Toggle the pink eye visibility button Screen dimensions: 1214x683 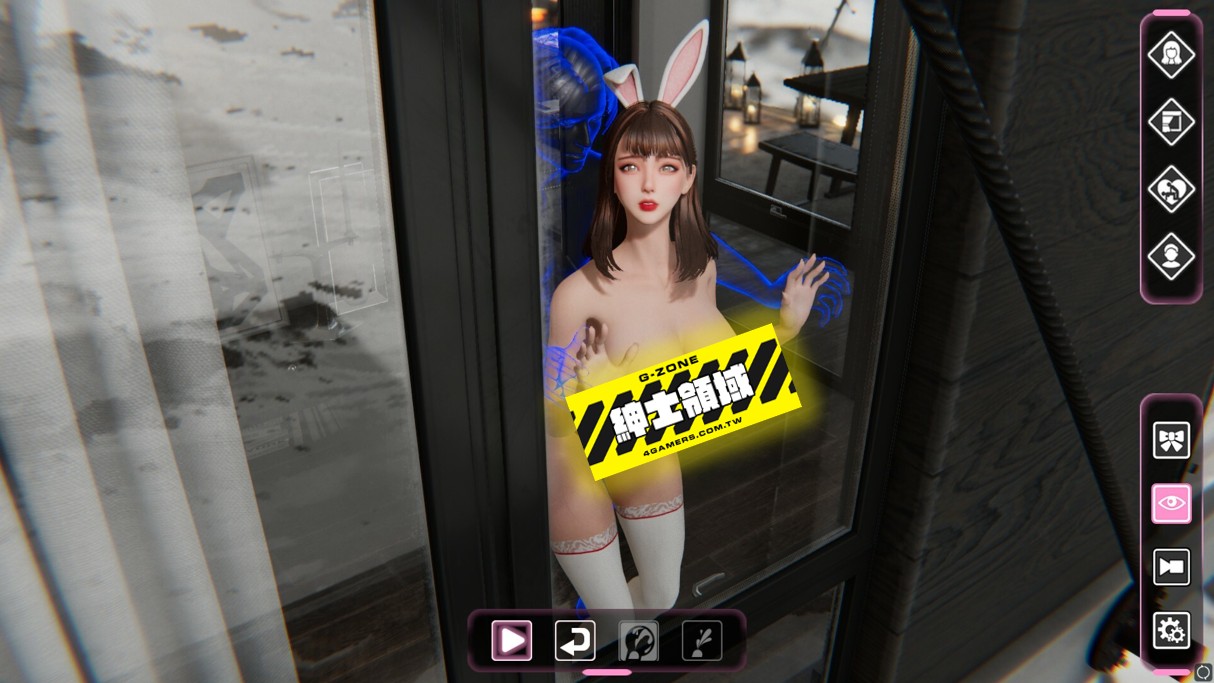[1171, 504]
